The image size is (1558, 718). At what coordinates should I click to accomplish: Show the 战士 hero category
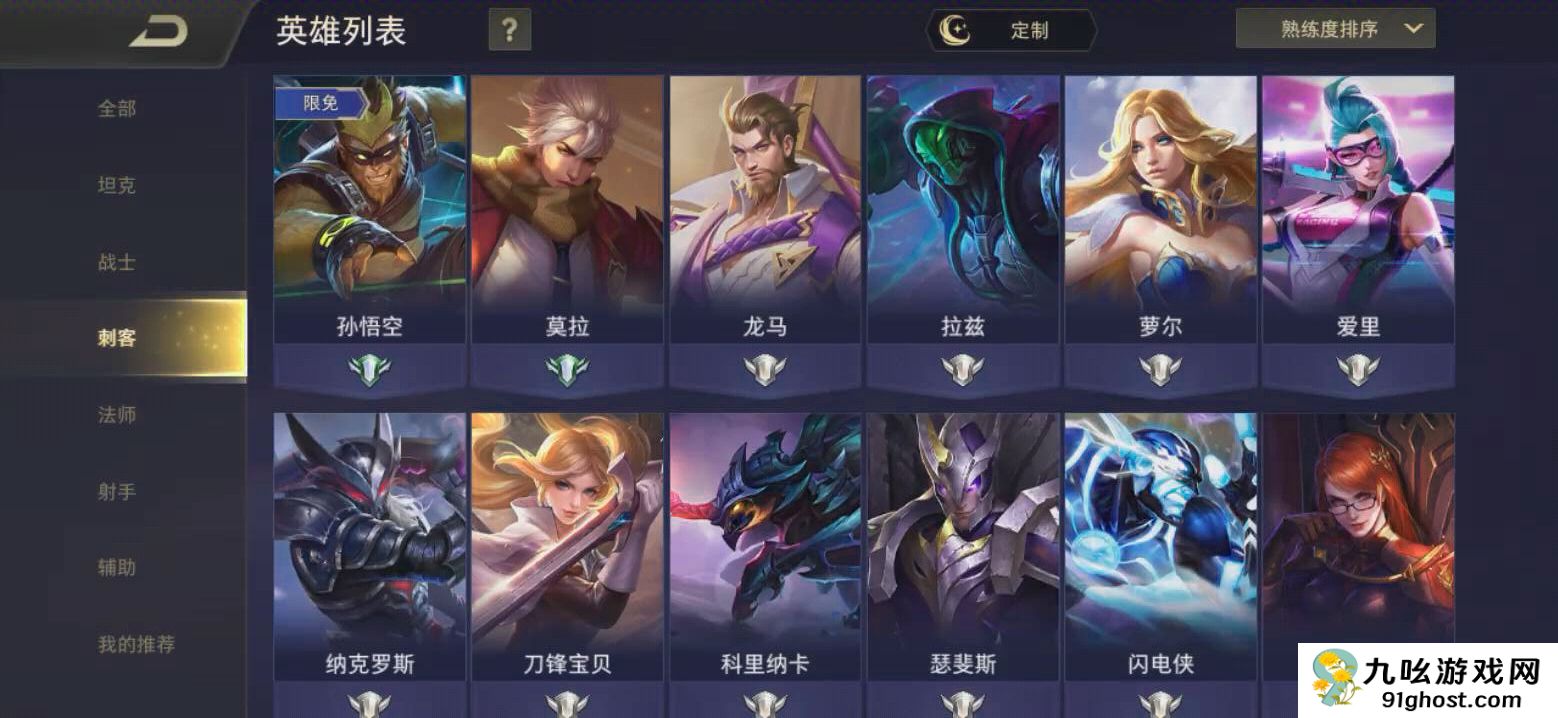pos(117,262)
